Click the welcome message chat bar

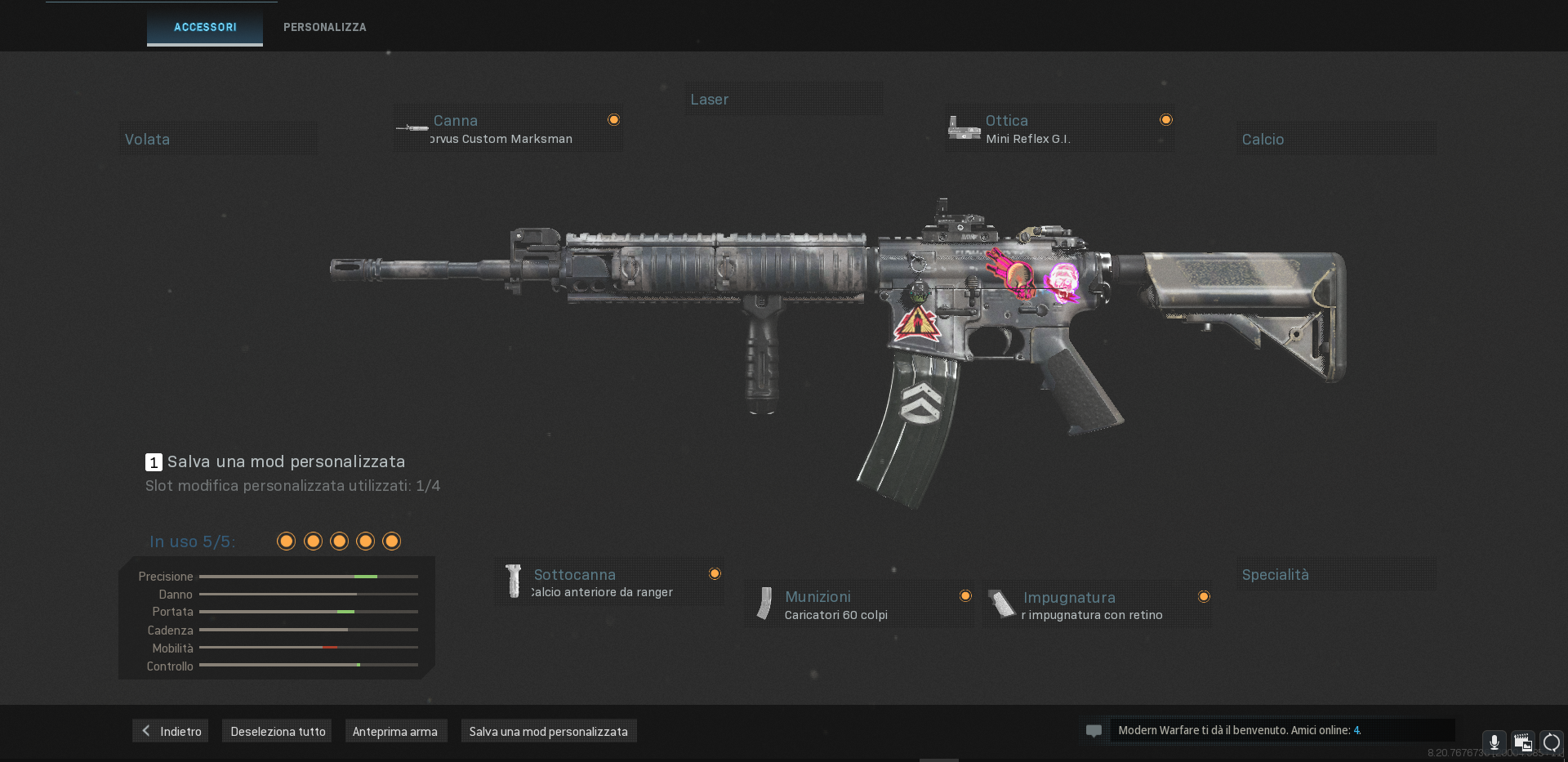1281,730
